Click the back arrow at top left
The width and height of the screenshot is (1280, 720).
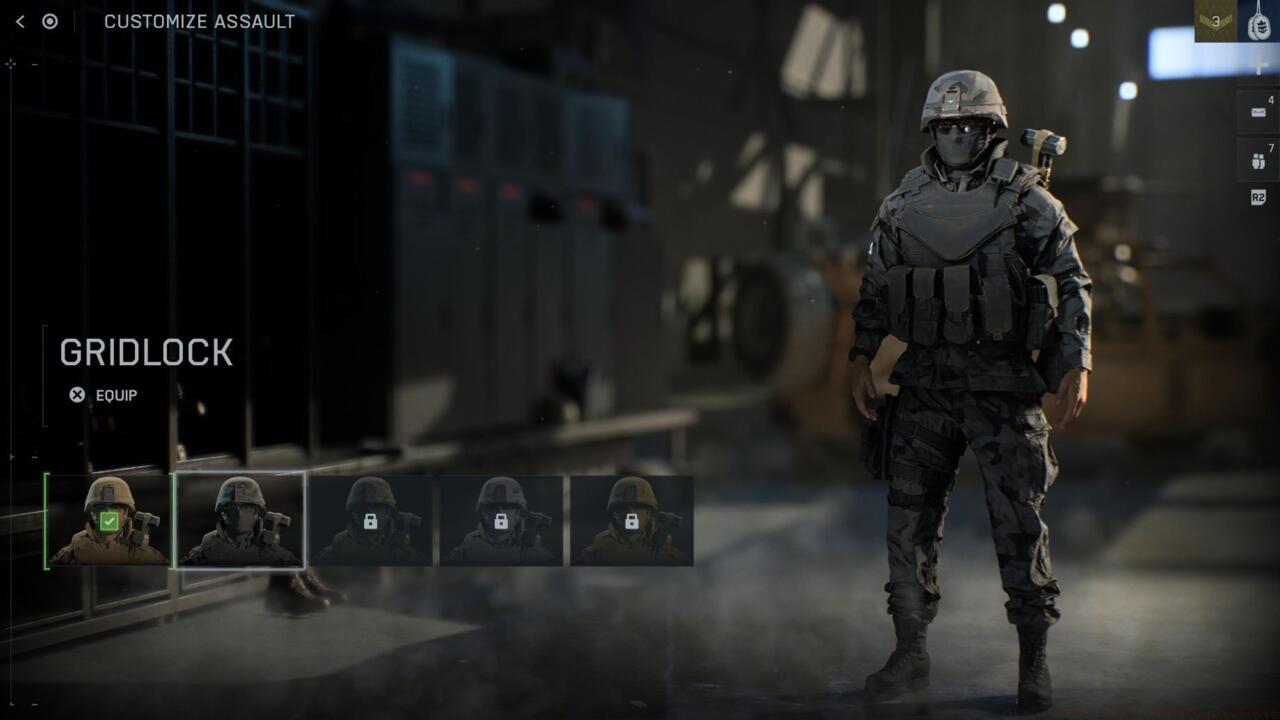point(20,21)
